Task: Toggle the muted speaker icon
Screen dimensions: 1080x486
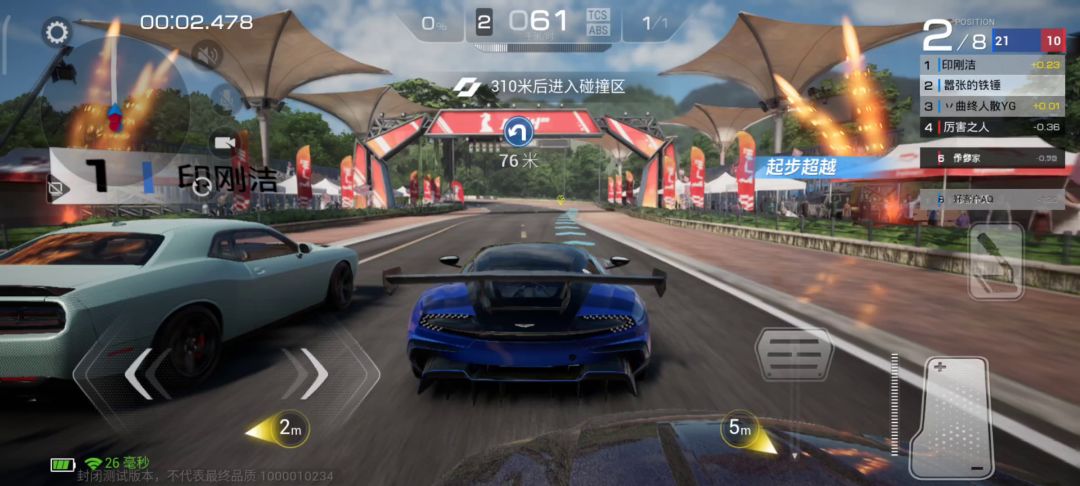Action: click(206, 55)
